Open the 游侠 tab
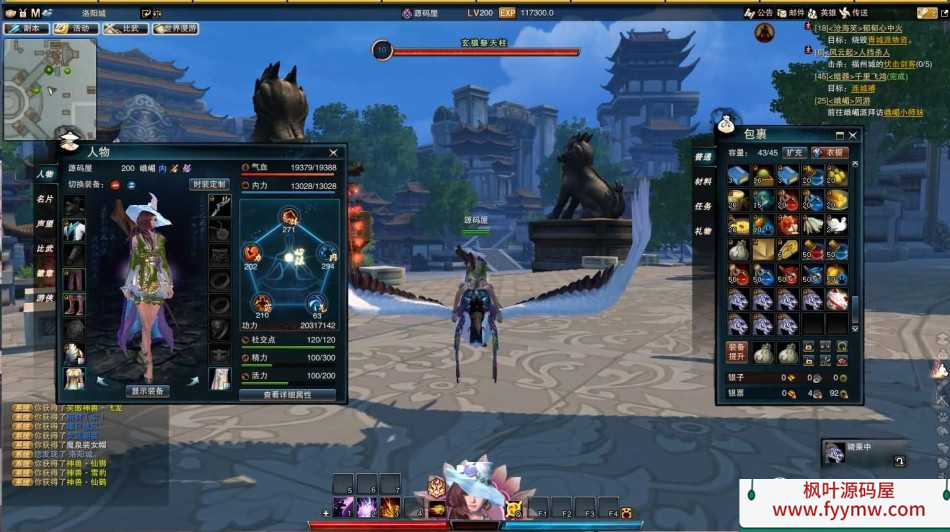 coord(45,297)
